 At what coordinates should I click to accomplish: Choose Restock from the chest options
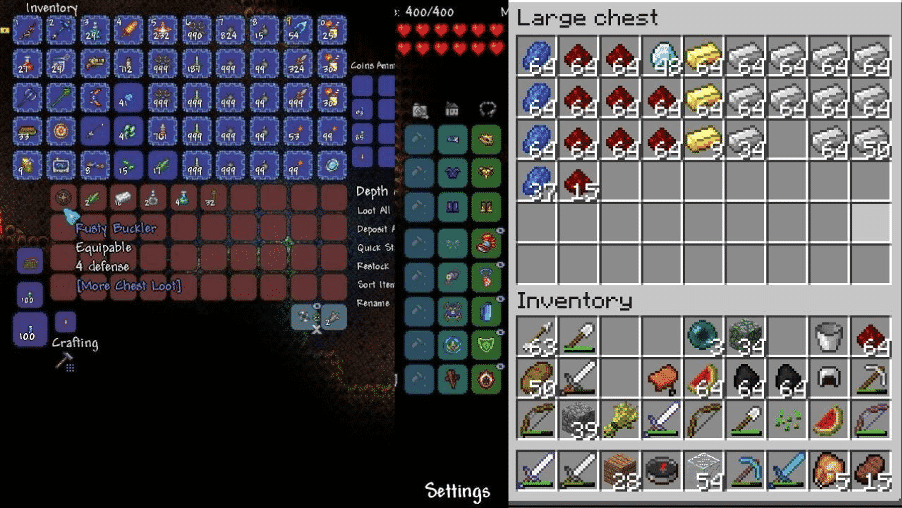(371, 267)
